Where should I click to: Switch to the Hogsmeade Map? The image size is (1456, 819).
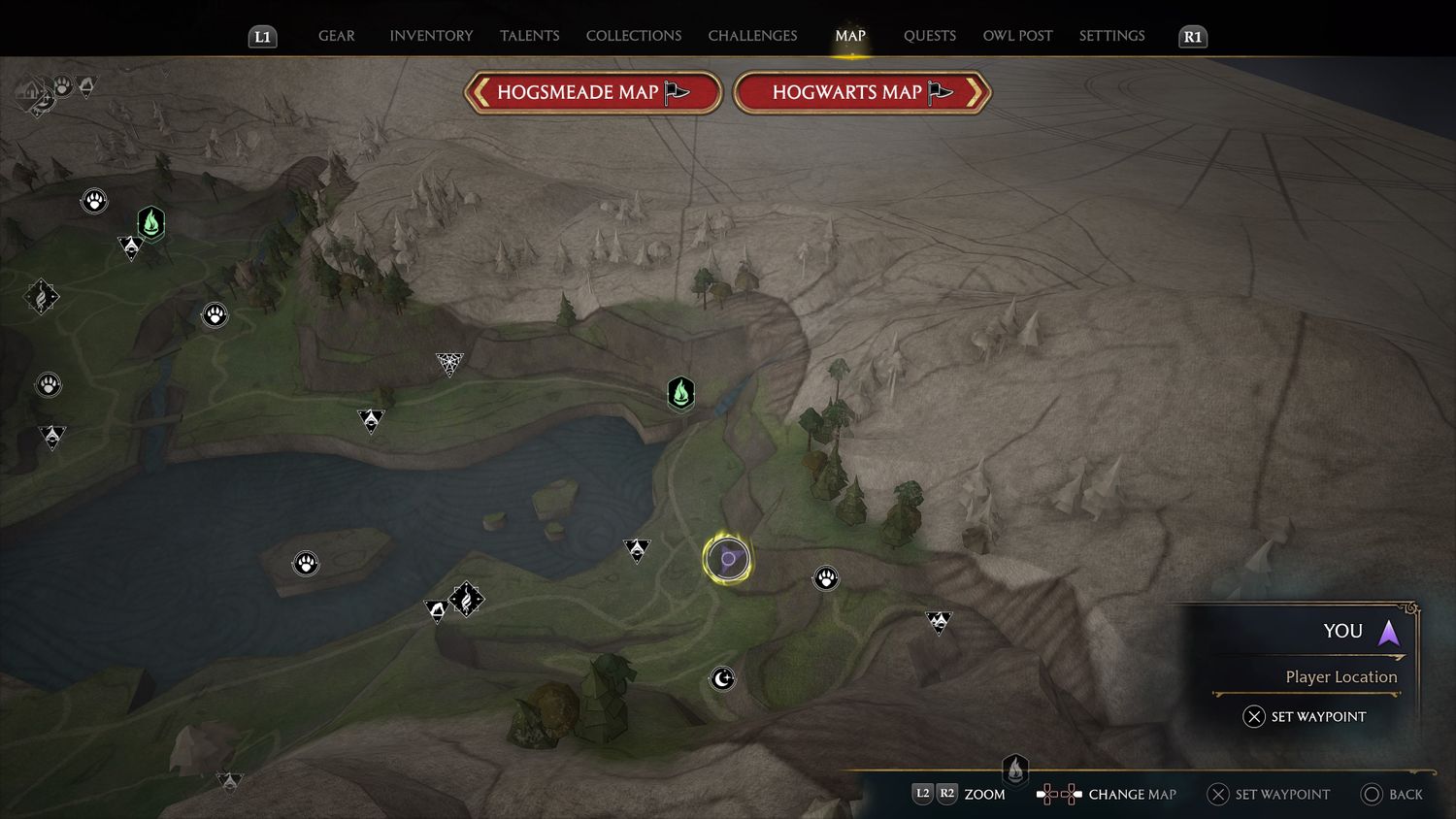pyautogui.click(x=593, y=93)
